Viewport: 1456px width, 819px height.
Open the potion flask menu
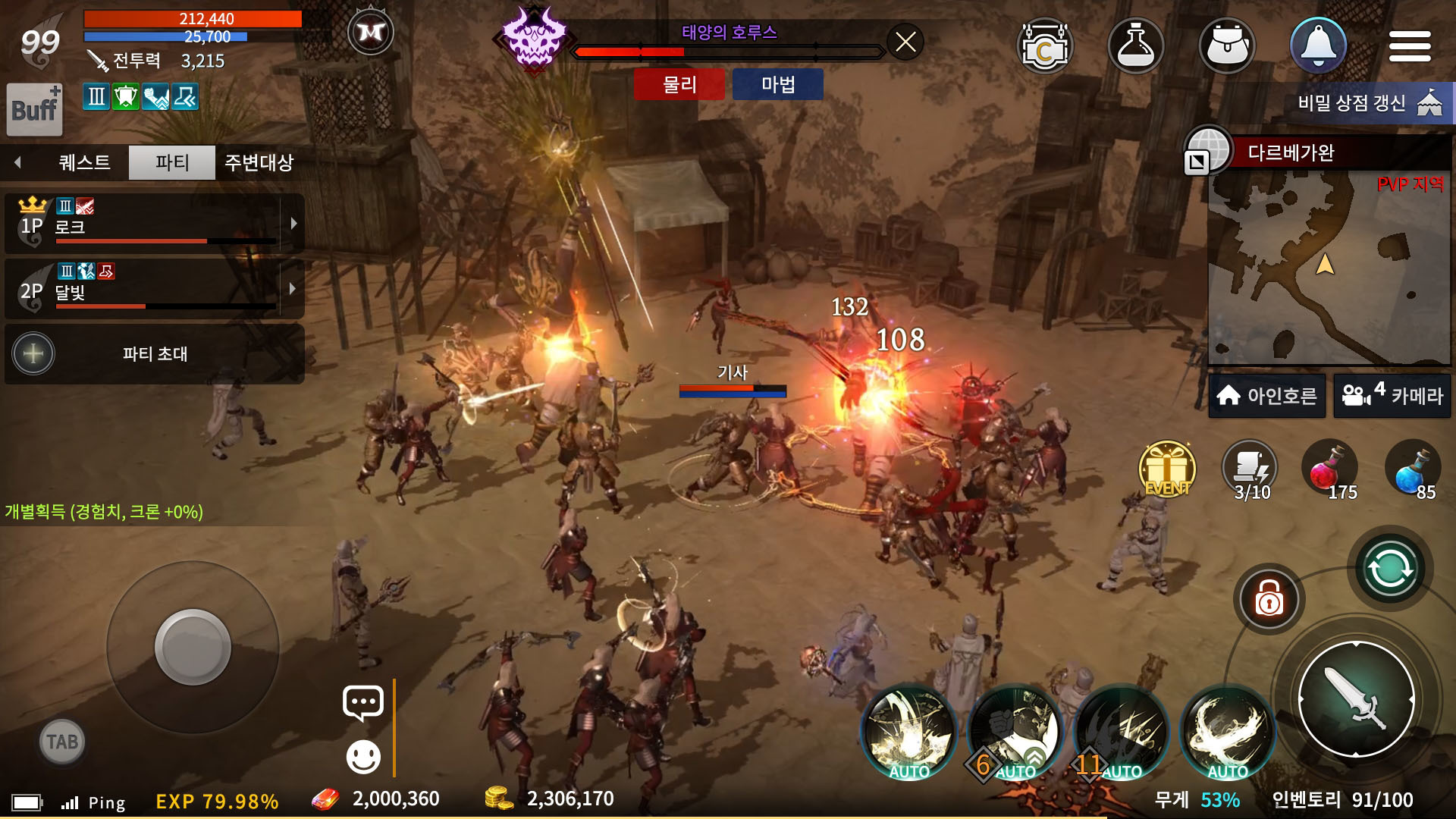(x=1135, y=46)
